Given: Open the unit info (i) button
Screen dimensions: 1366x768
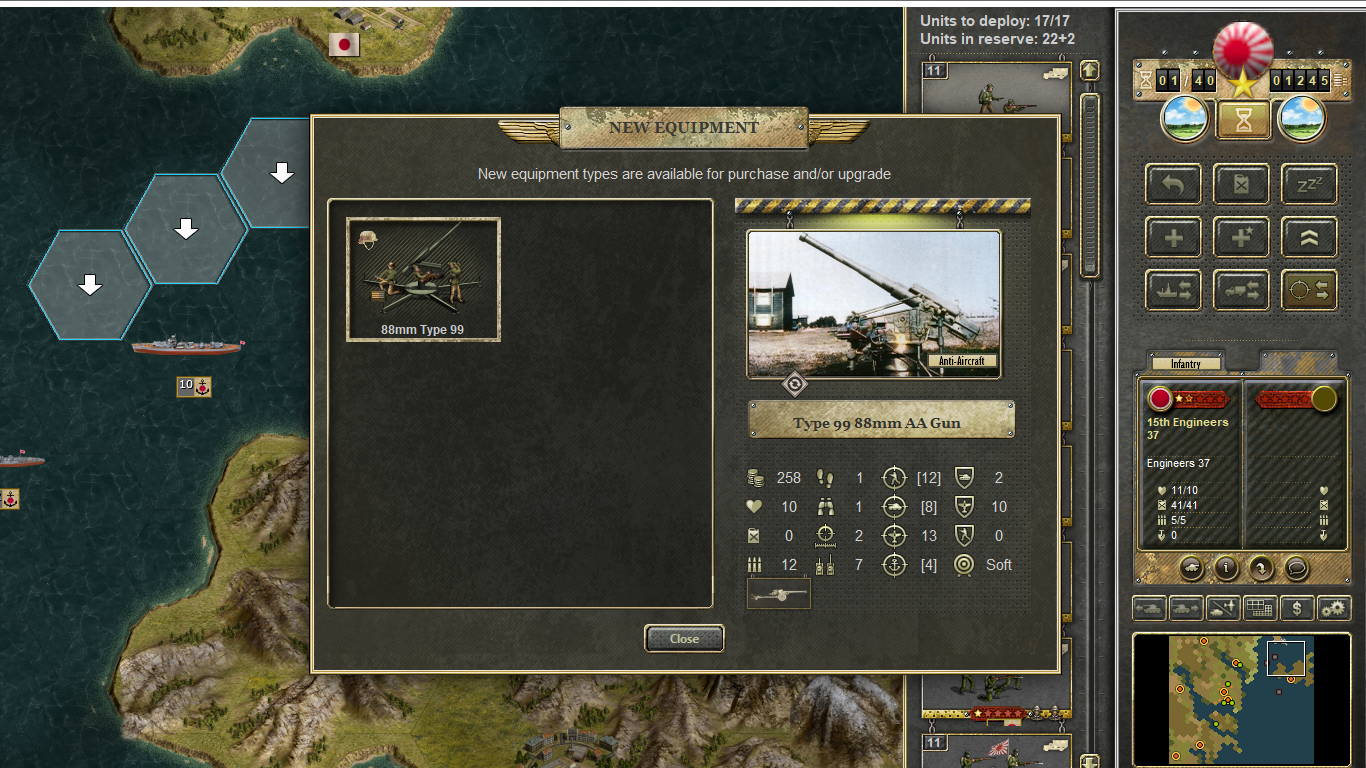Looking at the screenshot, I should pyautogui.click(x=1226, y=568).
